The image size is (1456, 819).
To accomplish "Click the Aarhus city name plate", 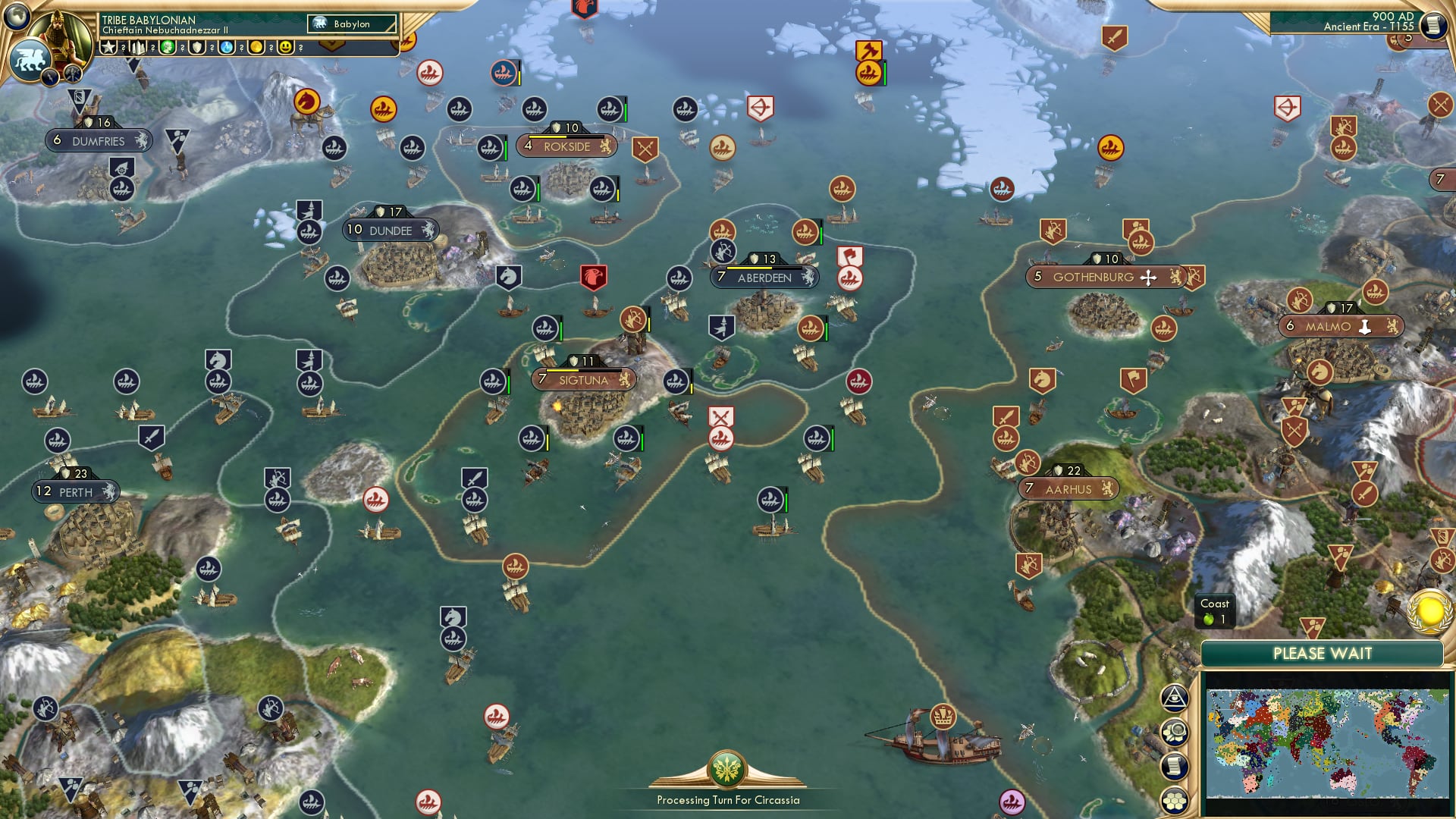I will coord(1070,489).
